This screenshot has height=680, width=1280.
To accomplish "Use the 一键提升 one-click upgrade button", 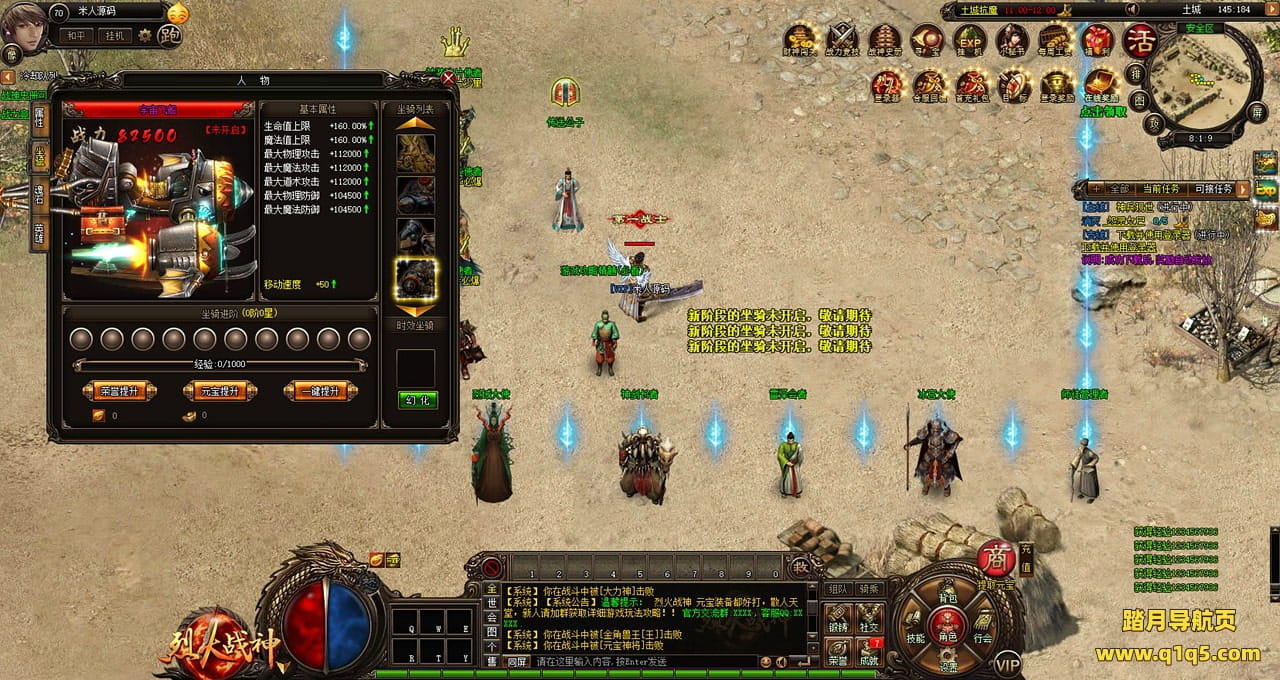I will tap(320, 391).
